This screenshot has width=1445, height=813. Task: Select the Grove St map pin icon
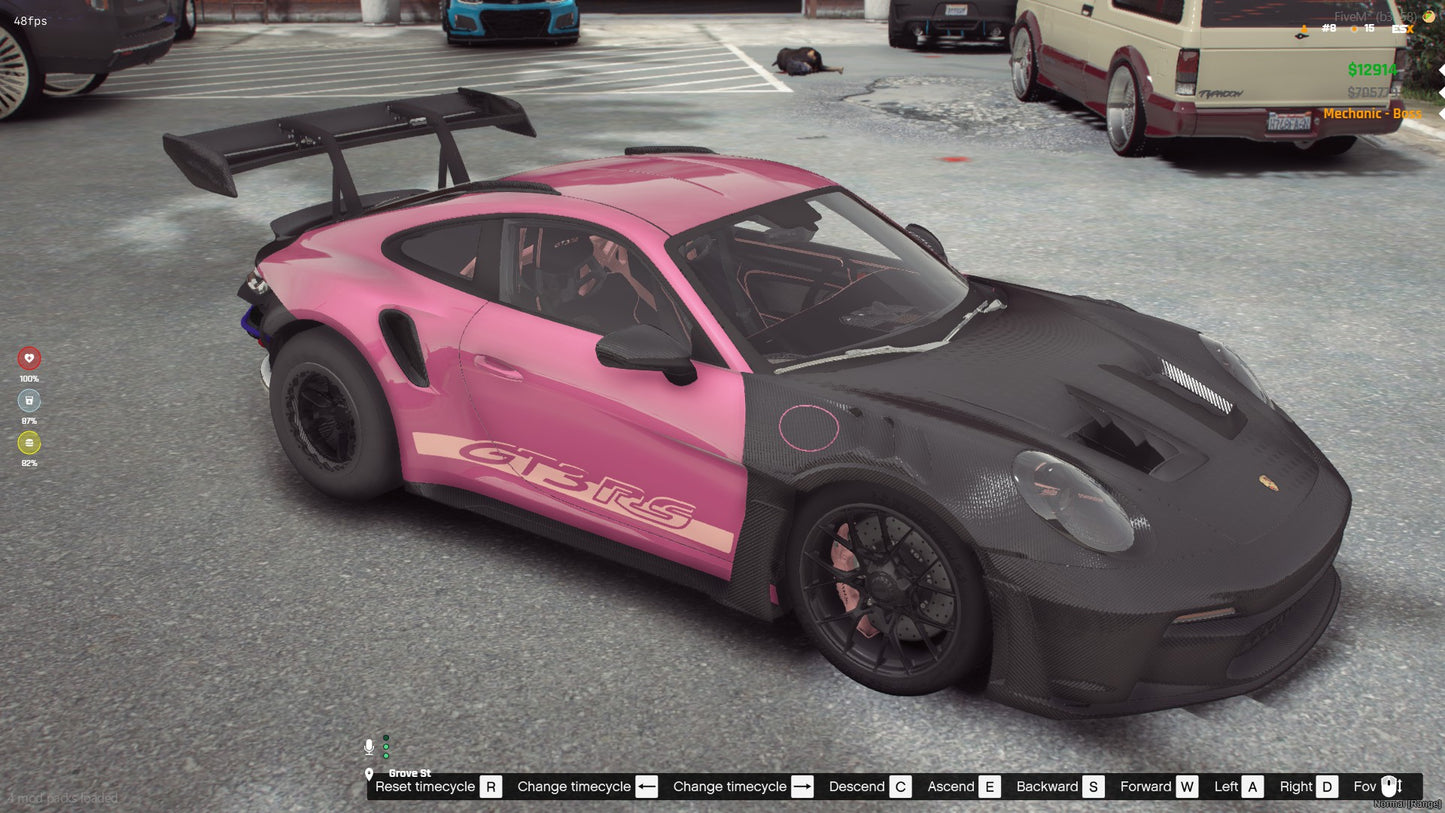click(x=369, y=775)
